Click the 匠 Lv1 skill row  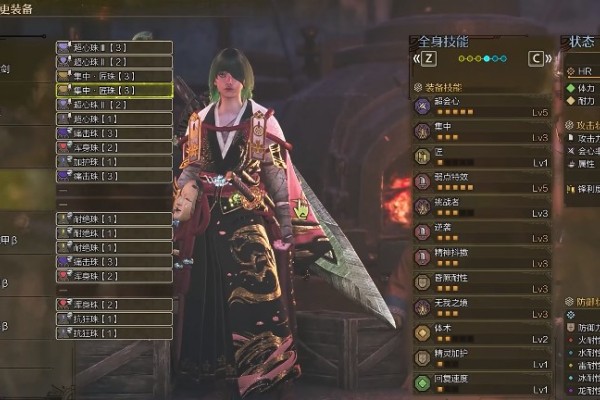click(x=482, y=158)
